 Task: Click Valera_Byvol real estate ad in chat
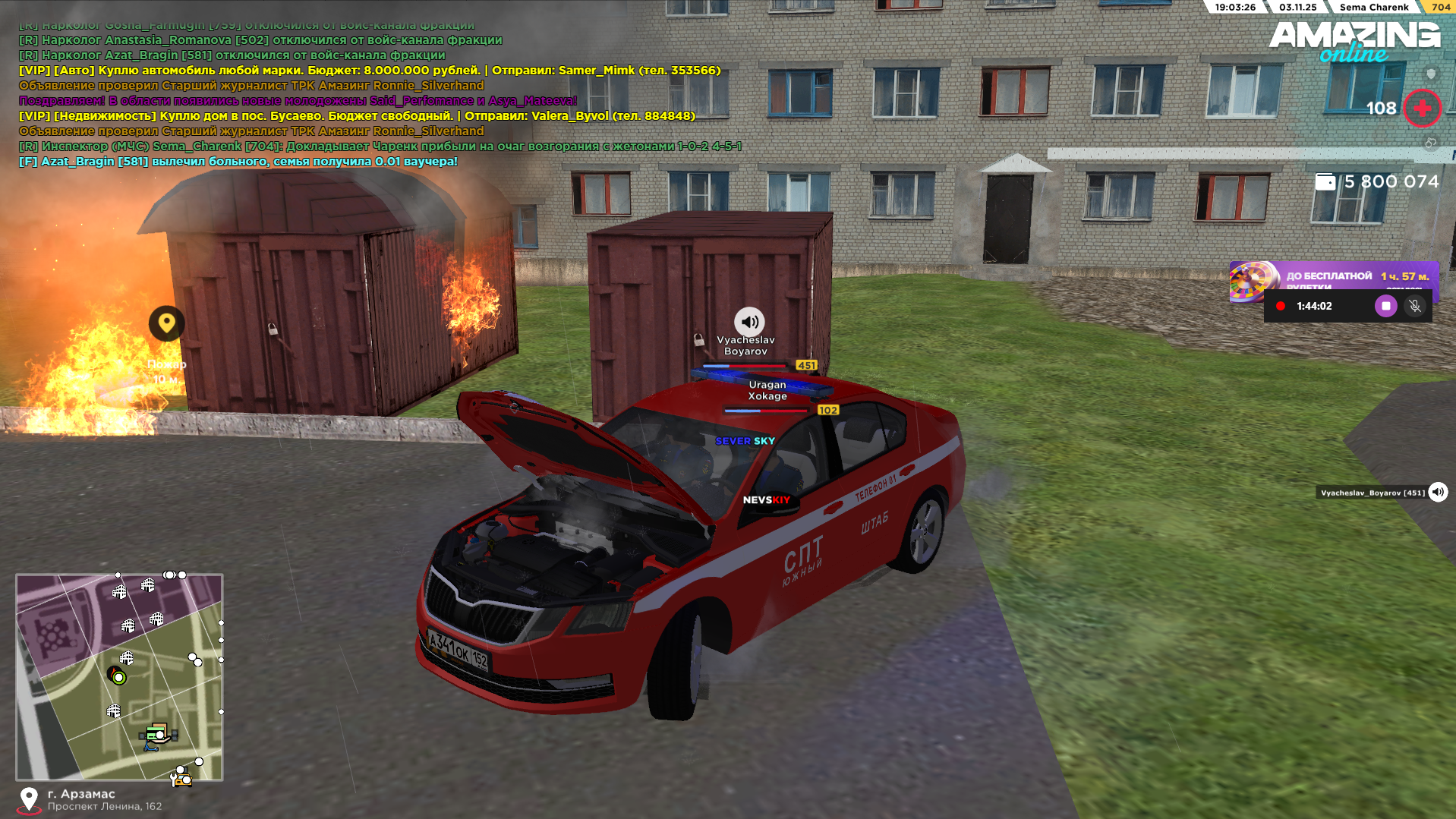pos(357,116)
